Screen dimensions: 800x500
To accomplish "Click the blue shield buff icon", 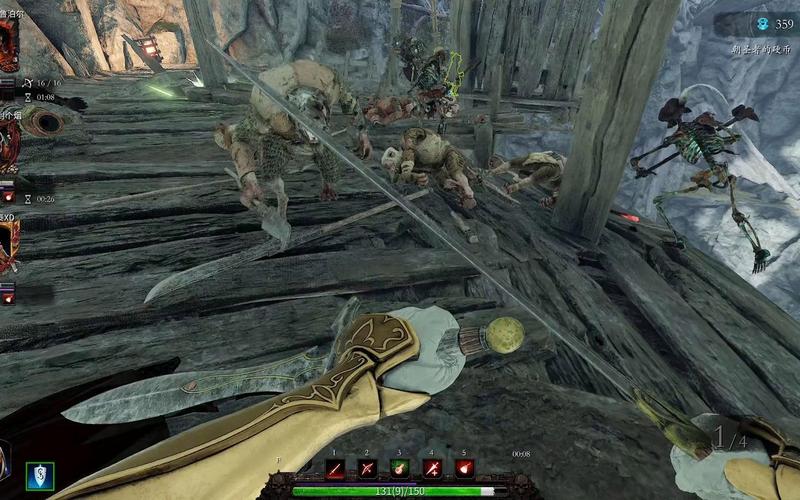I will [x=40, y=475].
